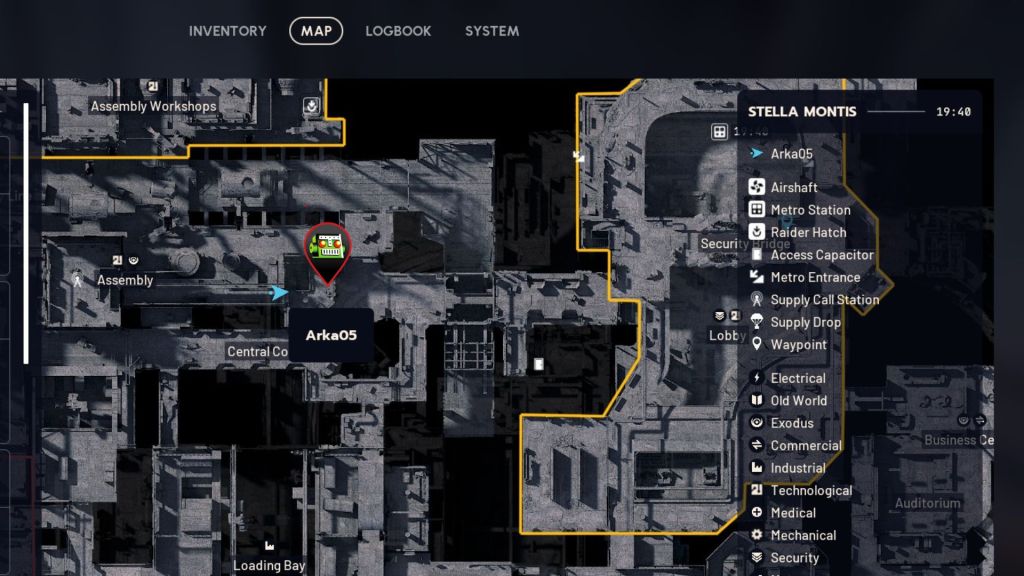This screenshot has height=576, width=1024.
Task: Toggle Supply Drop in the legend
Action: pyautogui.click(x=805, y=323)
